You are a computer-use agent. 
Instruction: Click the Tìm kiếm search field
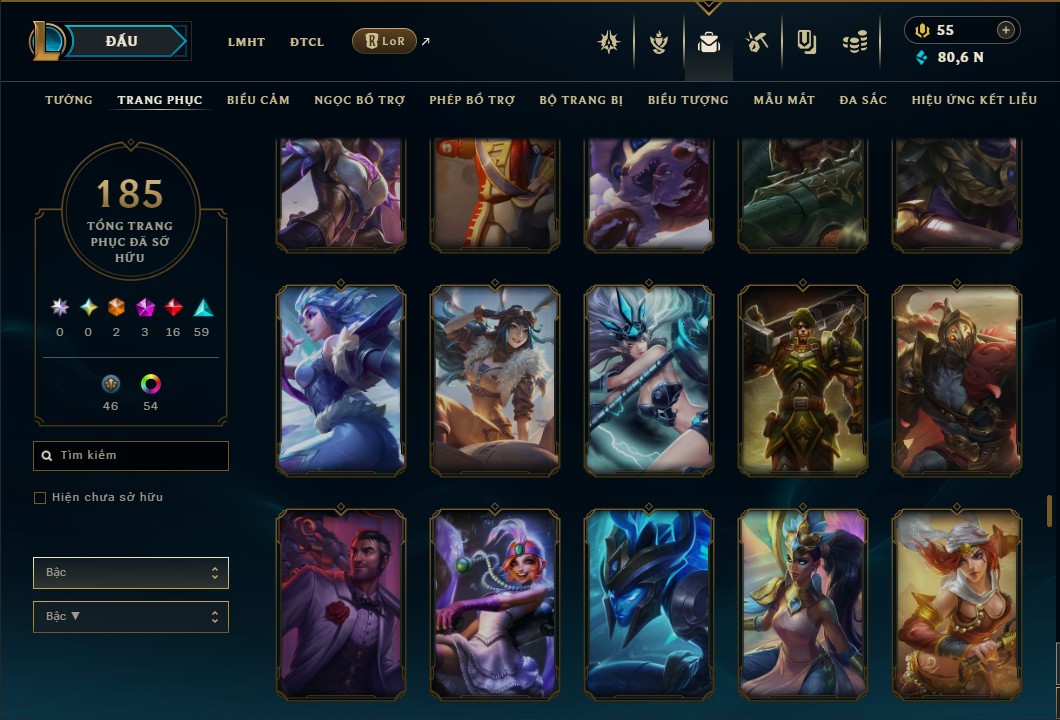coord(131,456)
